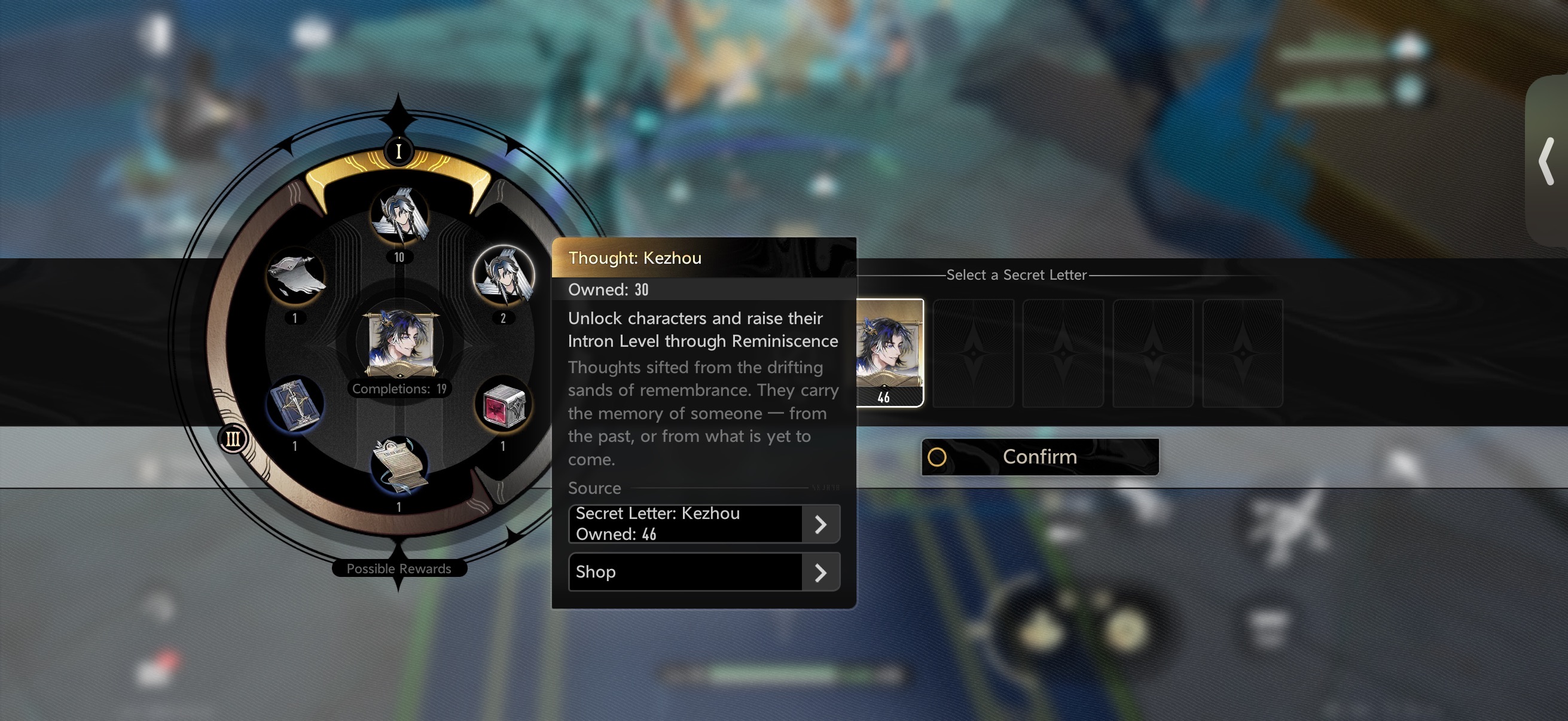Switch to reward tier III

click(233, 439)
